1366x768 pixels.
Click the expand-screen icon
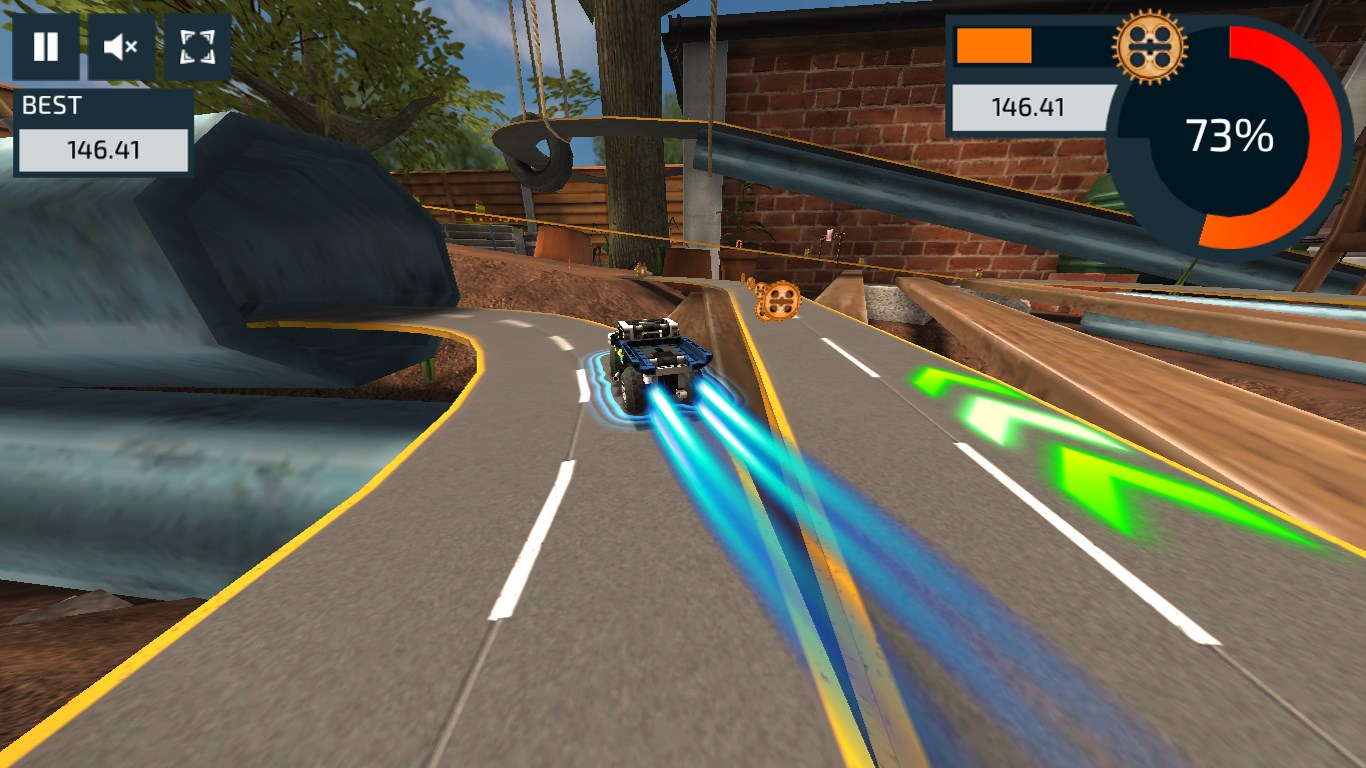click(196, 46)
